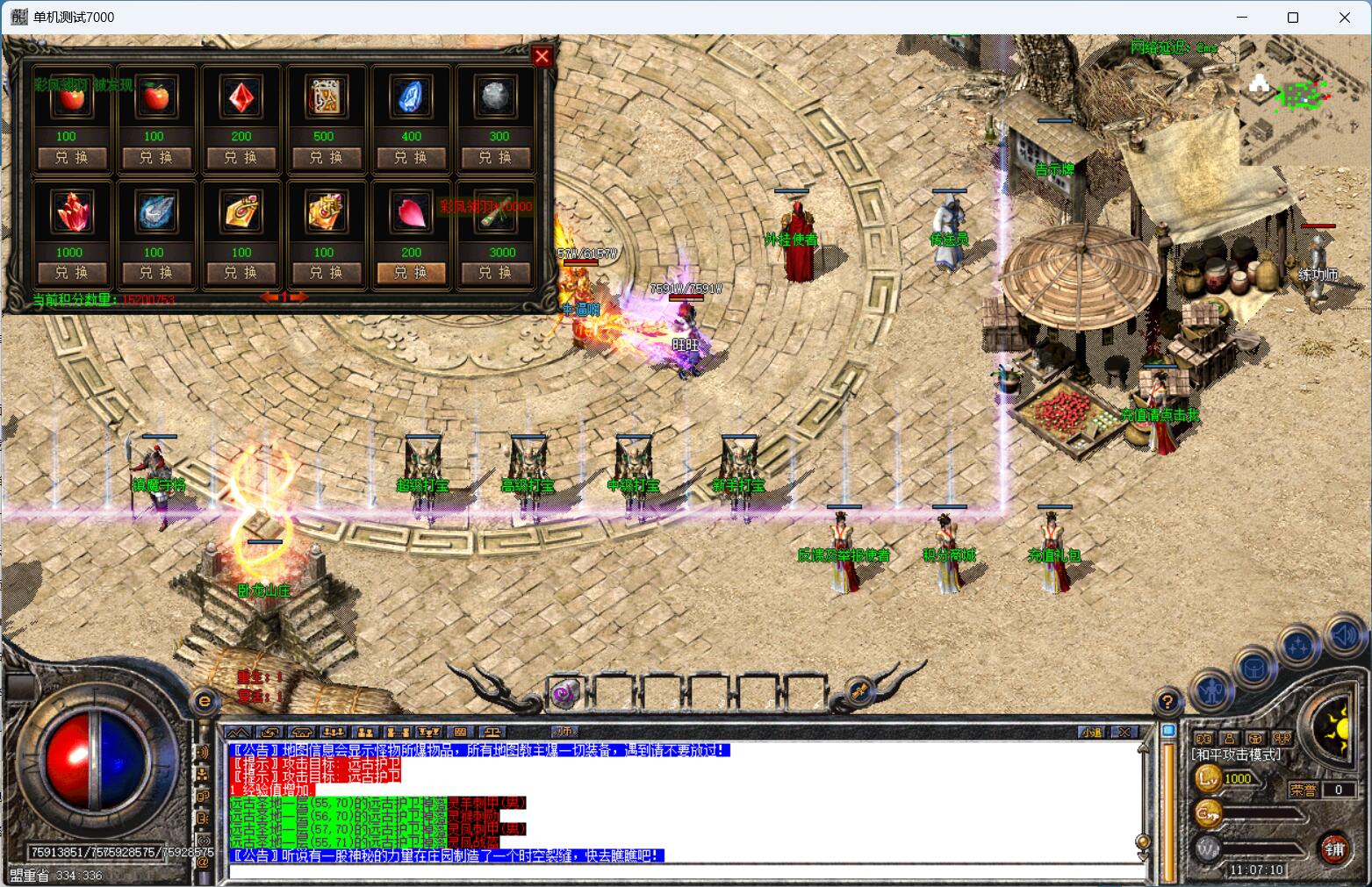
Task: Exchange the red crystal cluster for 1000
Action: coord(70,273)
